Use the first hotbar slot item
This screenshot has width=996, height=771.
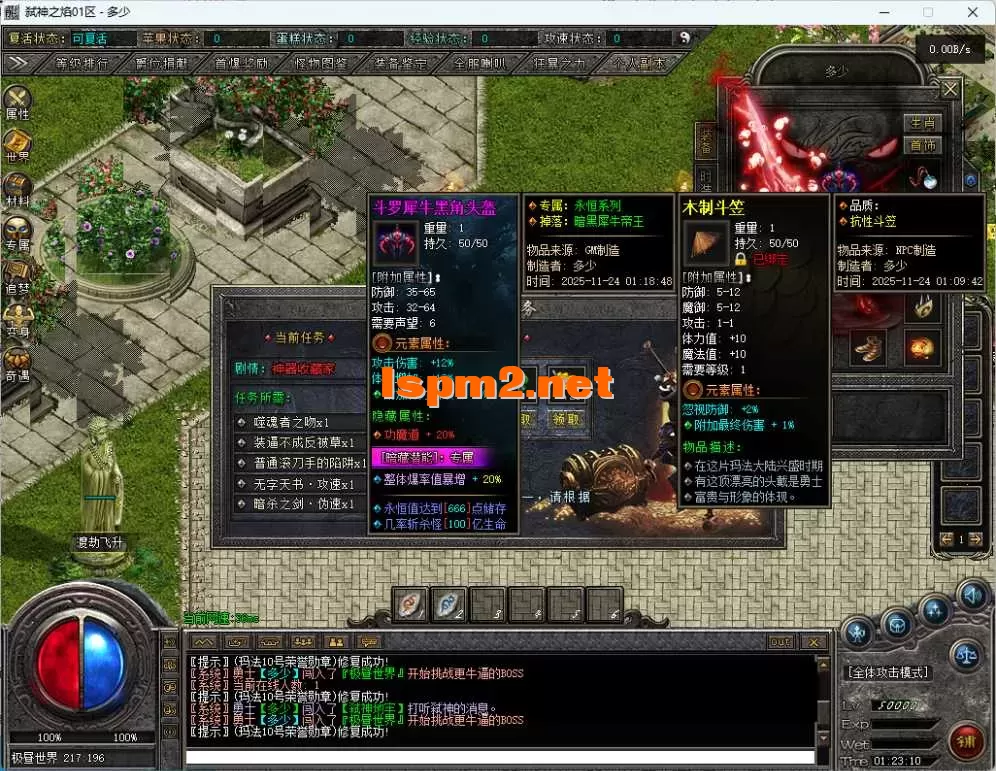[x=410, y=604]
